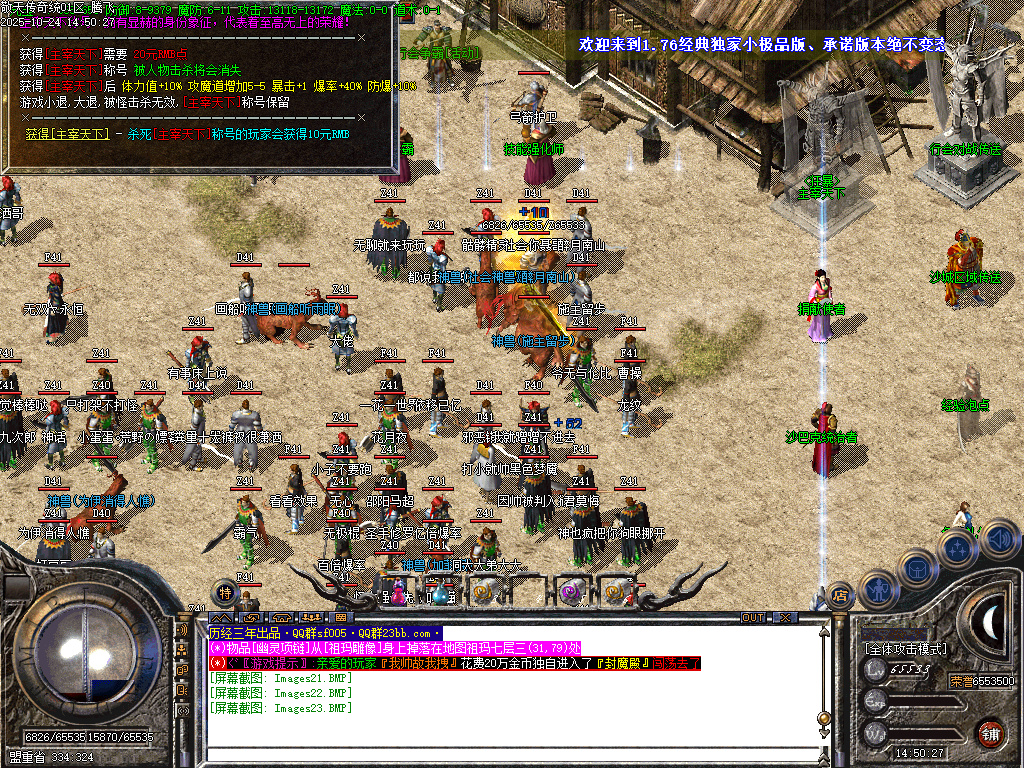The image size is (1024, 768).
Task: Open the red 铺 stall button
Action: tap(990, 732)
